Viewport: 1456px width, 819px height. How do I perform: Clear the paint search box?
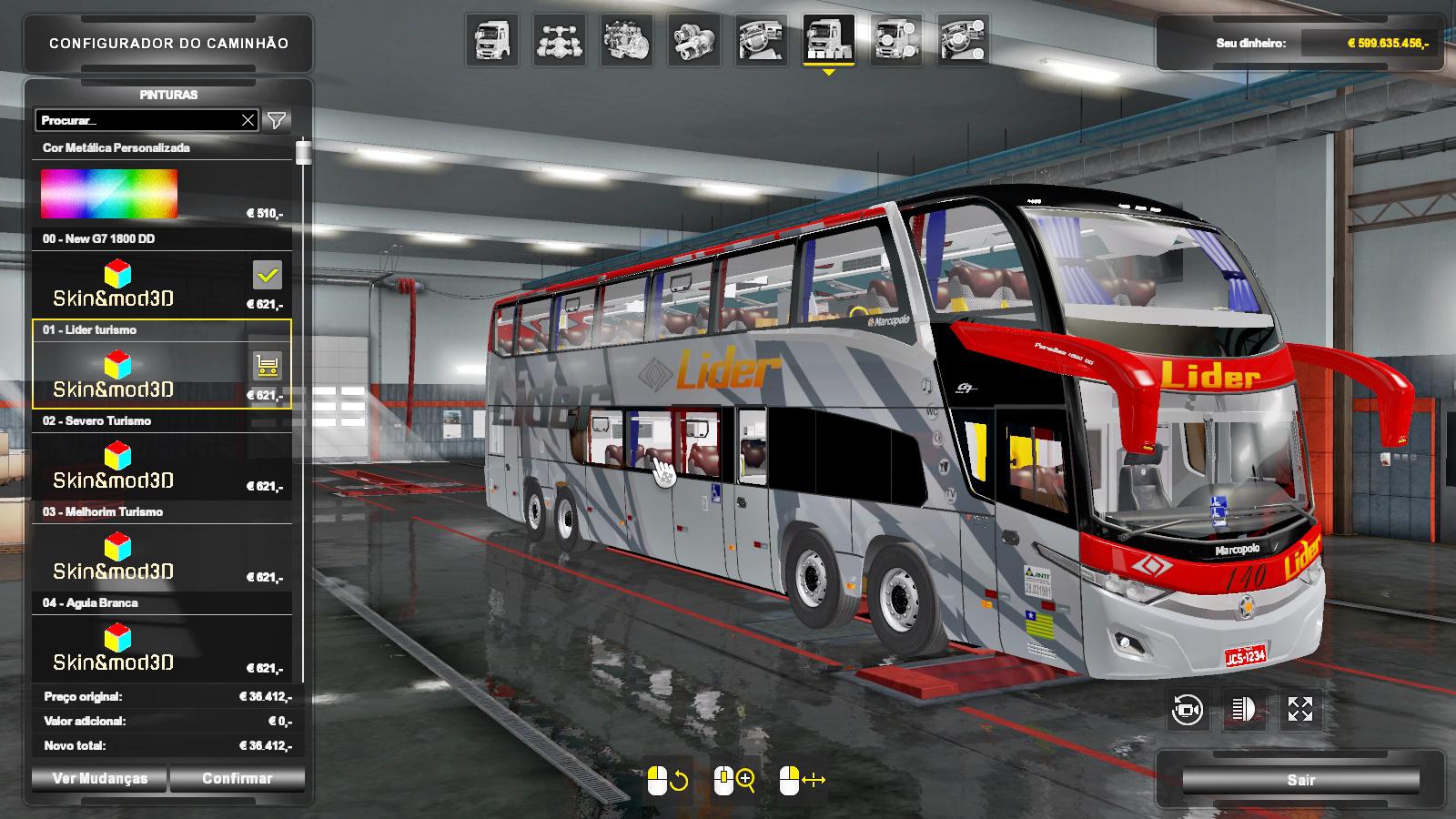tap(248, 120)
